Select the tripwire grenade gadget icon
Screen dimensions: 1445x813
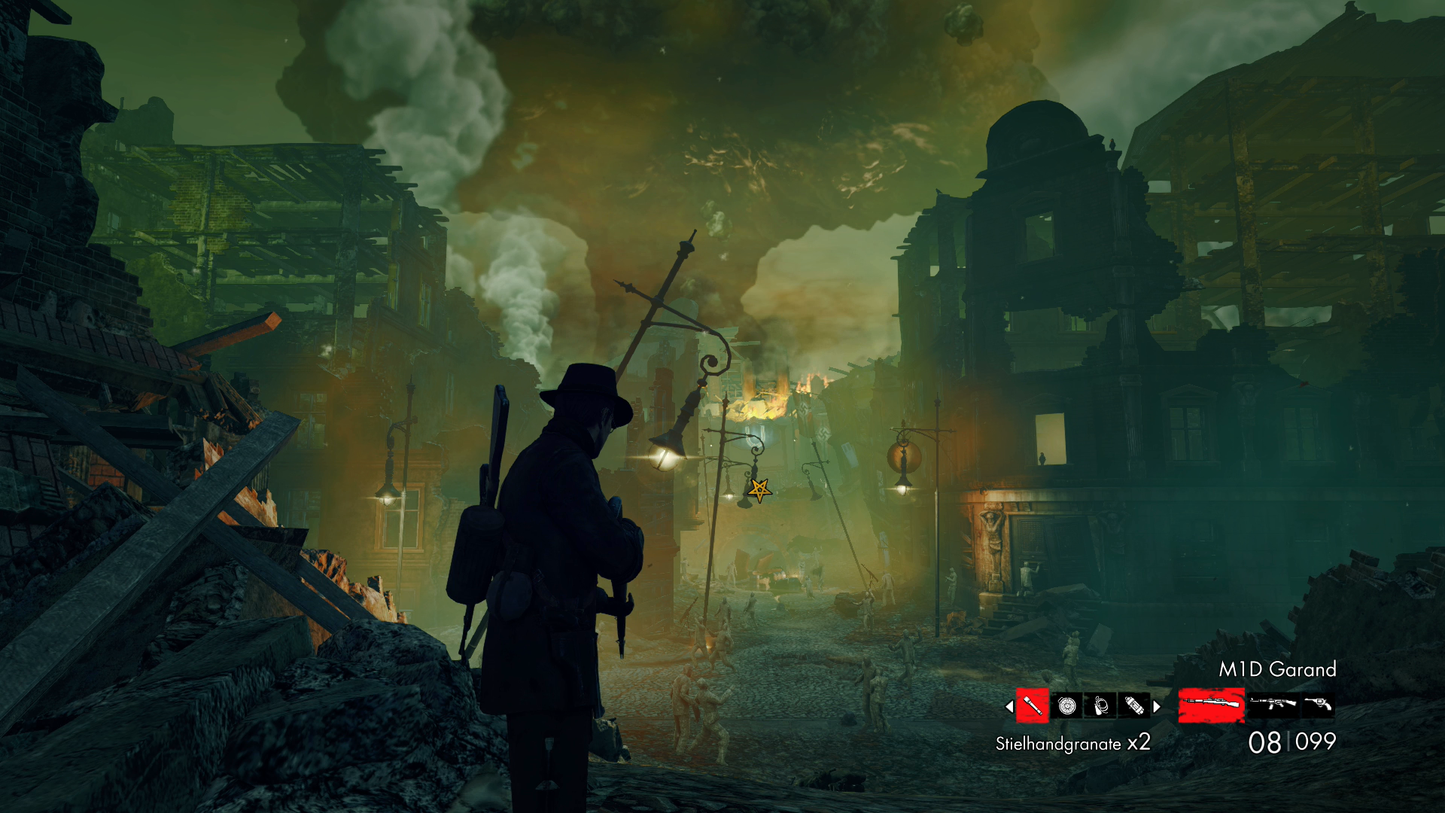1100,705
